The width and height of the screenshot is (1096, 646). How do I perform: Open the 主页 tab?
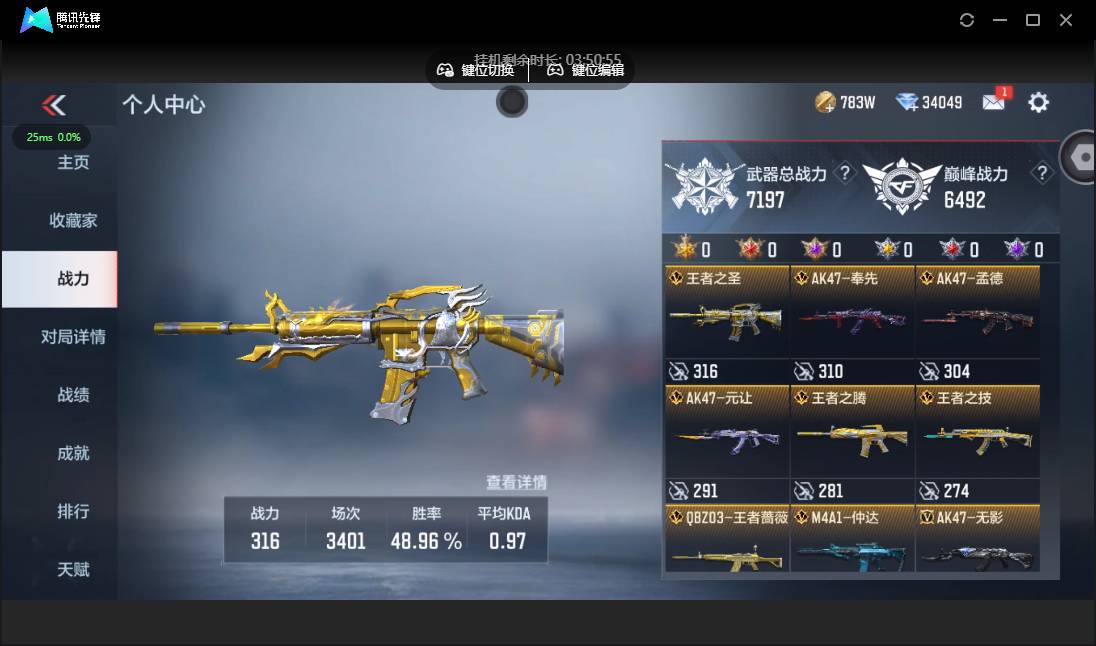[x=73, y=162]
